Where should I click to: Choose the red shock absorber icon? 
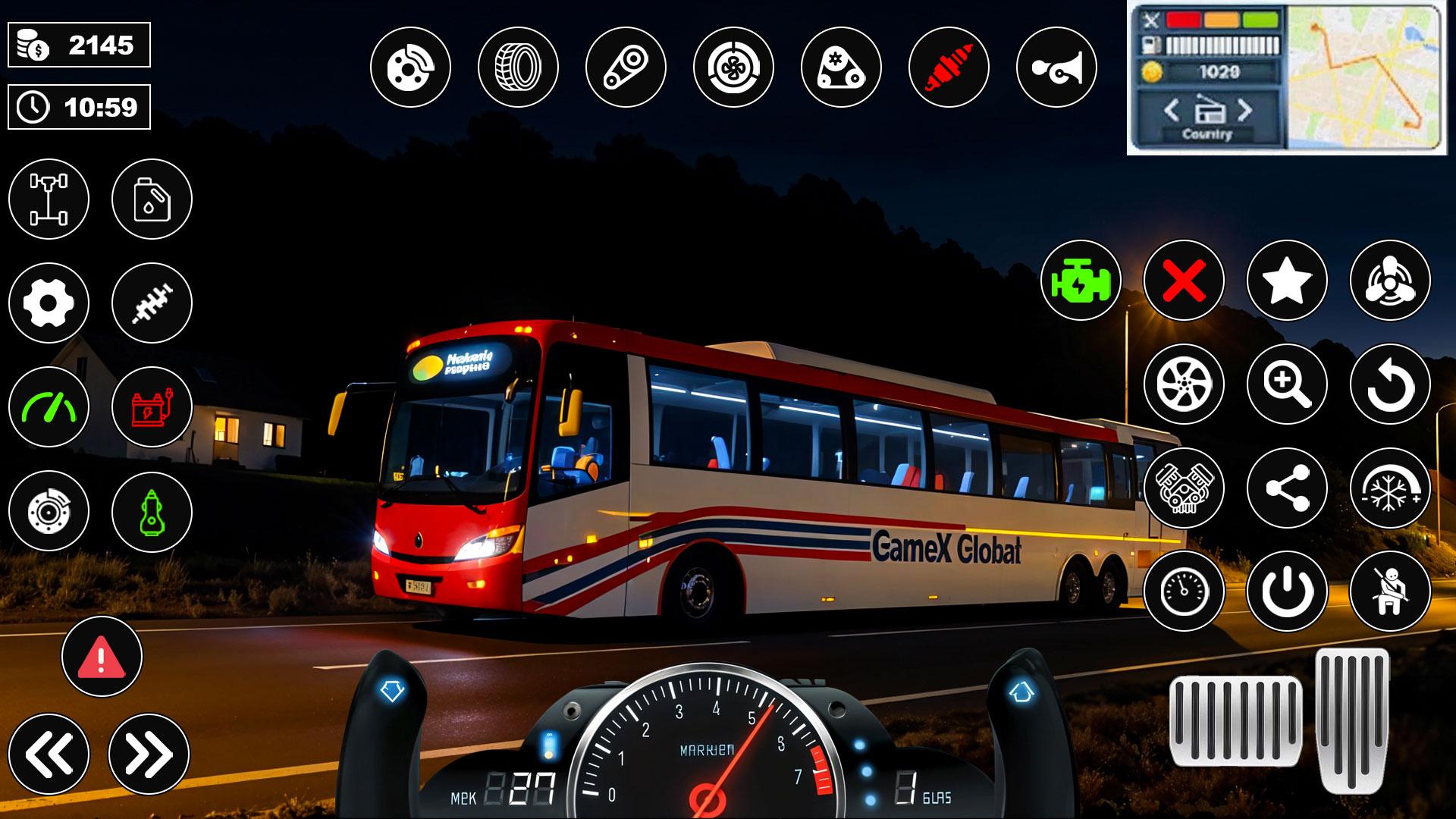(948, 67)
